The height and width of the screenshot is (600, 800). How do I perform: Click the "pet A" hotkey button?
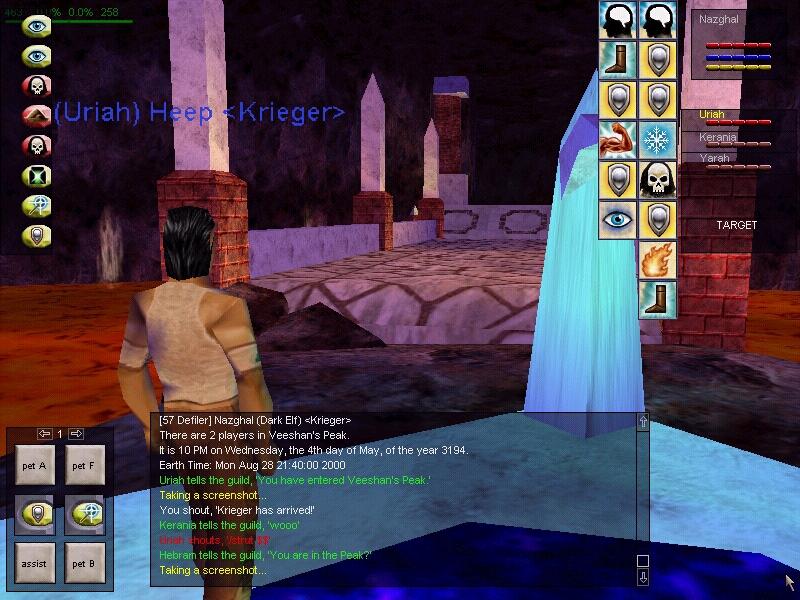tap(34, 465)
